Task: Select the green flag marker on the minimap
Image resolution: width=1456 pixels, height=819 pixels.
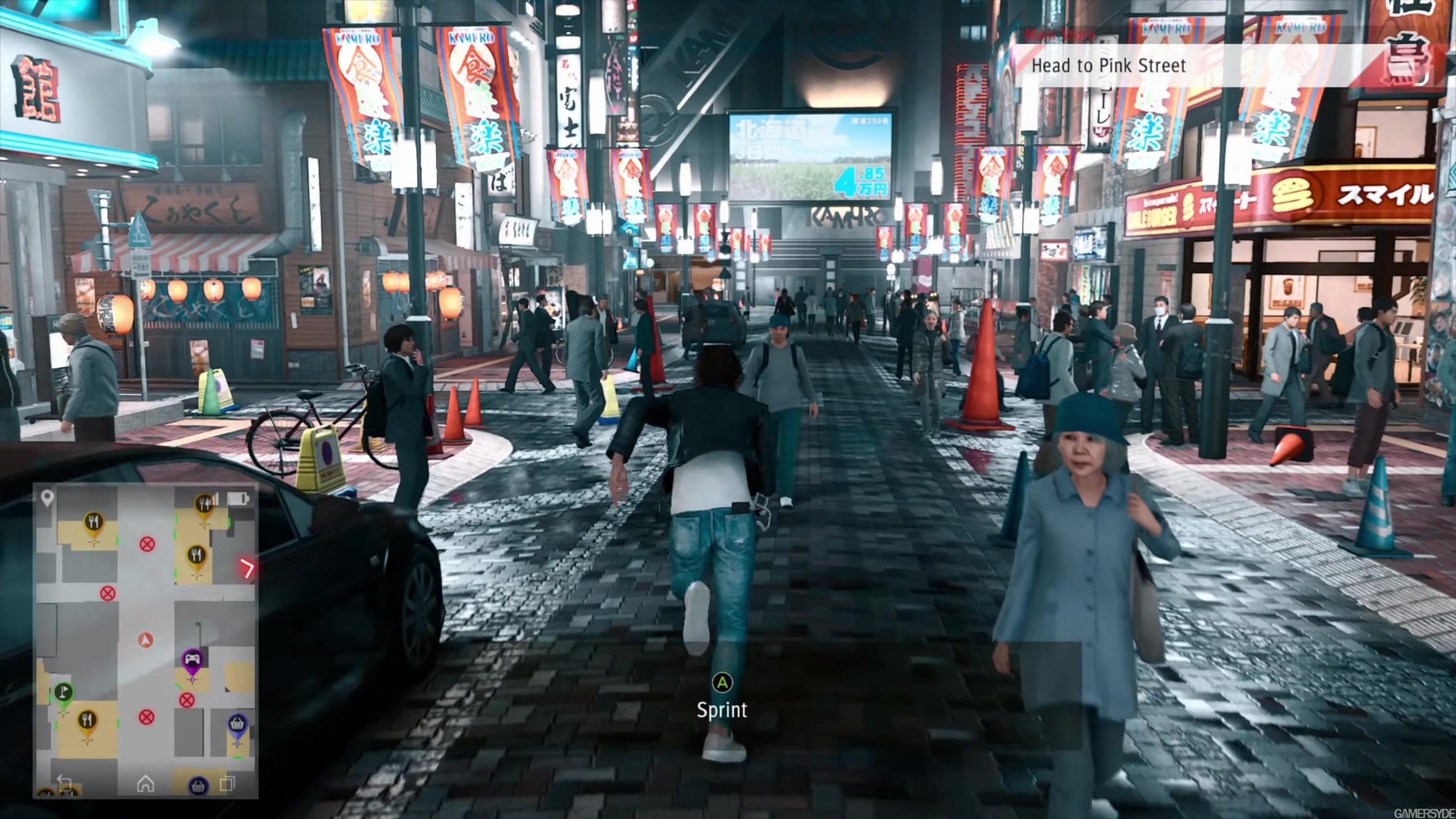Action: [64, 693]
